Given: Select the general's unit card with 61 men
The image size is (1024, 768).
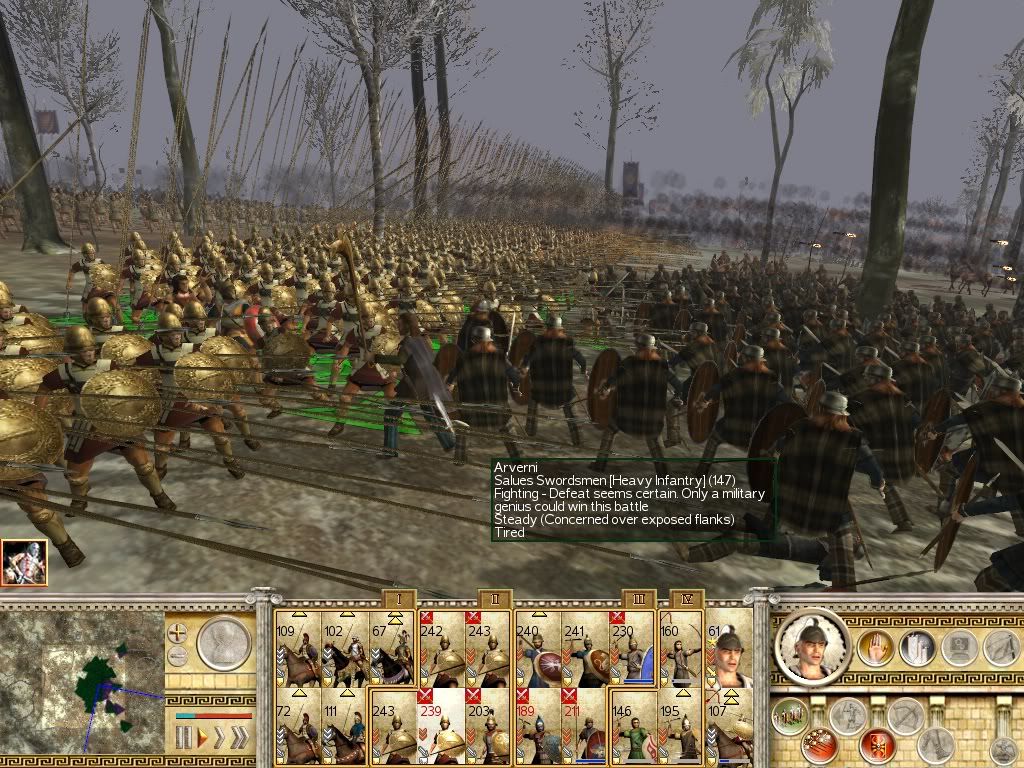Looking at the screenshot, I should (729, 648).
